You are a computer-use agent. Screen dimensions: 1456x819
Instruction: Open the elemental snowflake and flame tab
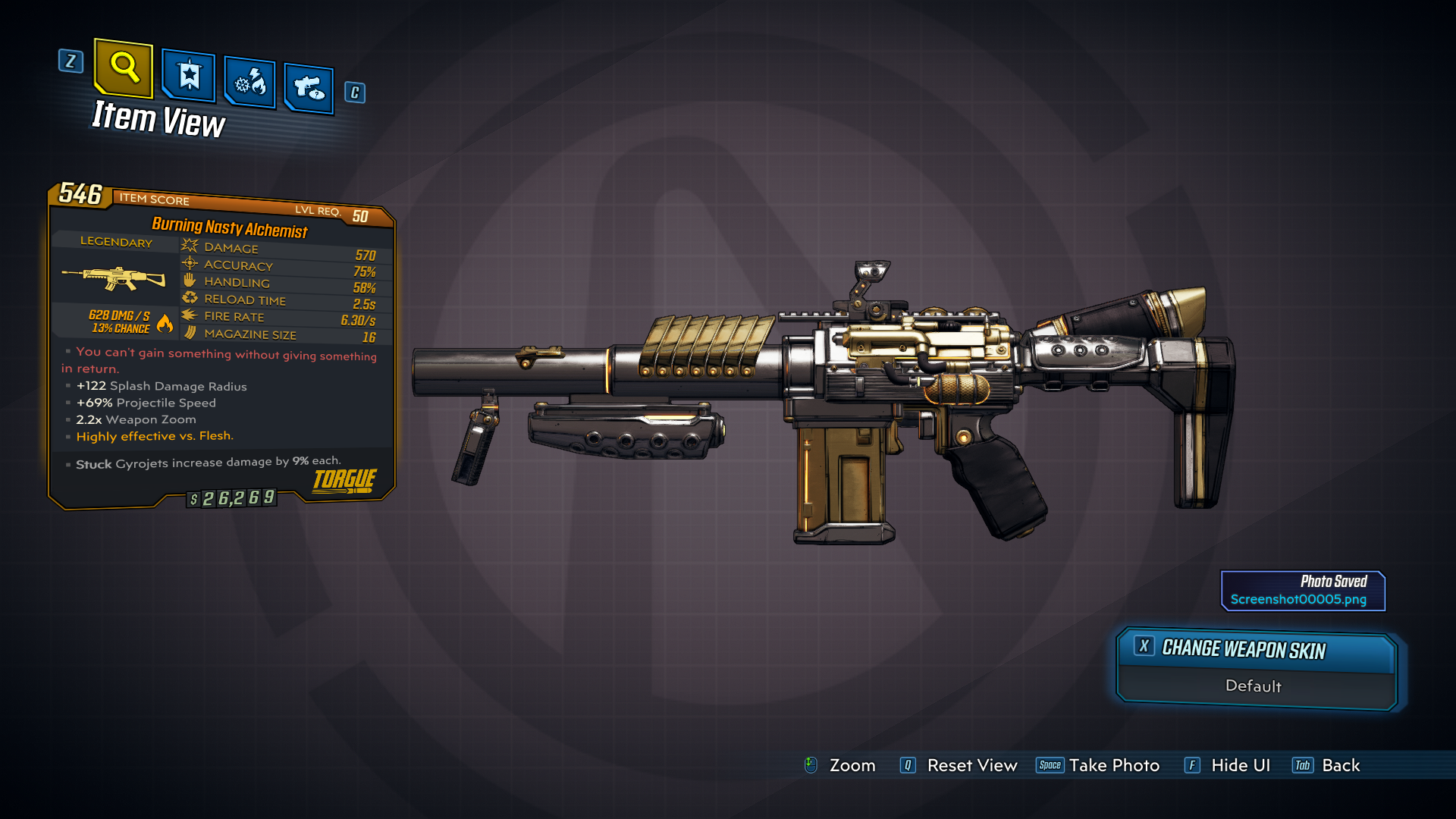tap(250, 82)
